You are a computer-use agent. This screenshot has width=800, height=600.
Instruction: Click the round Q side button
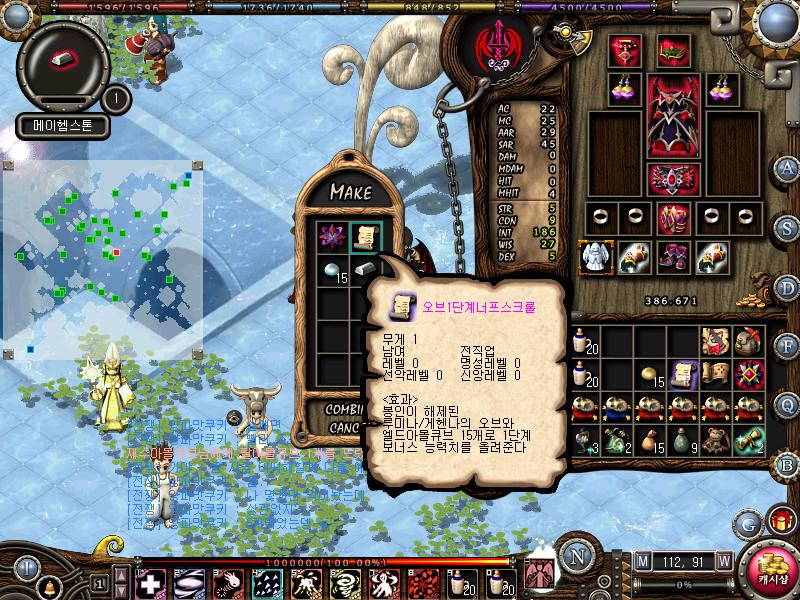787,405
